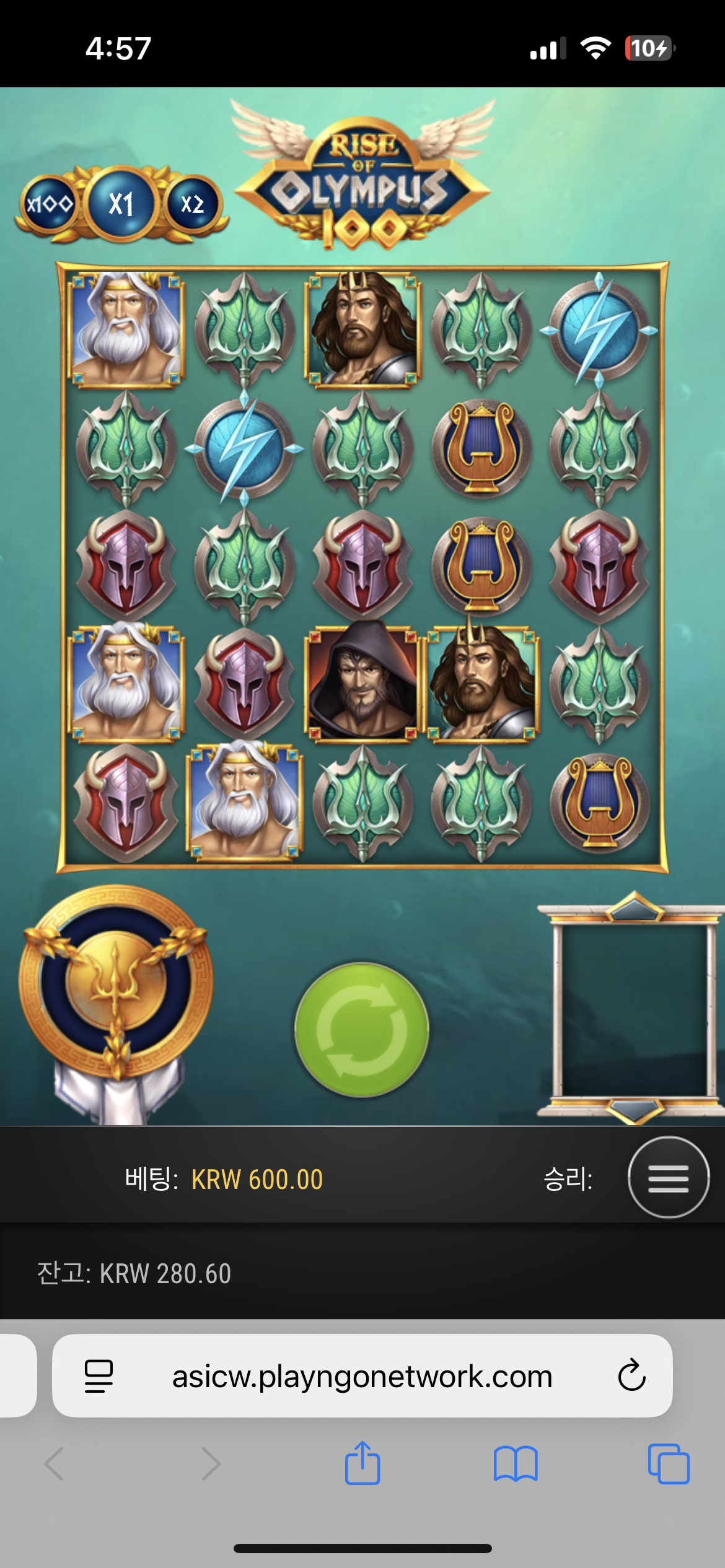Open the hamburger game menu
The height and width of the screenshot is (1568, 725).
coord(668,1177)
